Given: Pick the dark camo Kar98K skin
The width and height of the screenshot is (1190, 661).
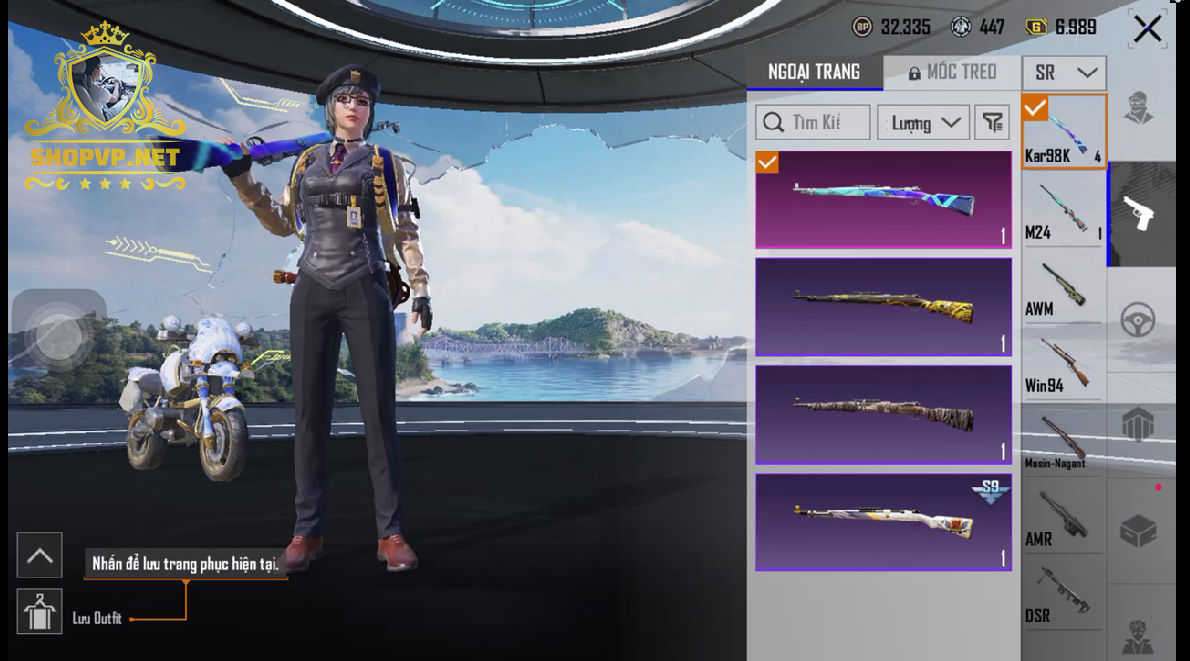Looking at the screenshot, I should click(x=883, y=414).
